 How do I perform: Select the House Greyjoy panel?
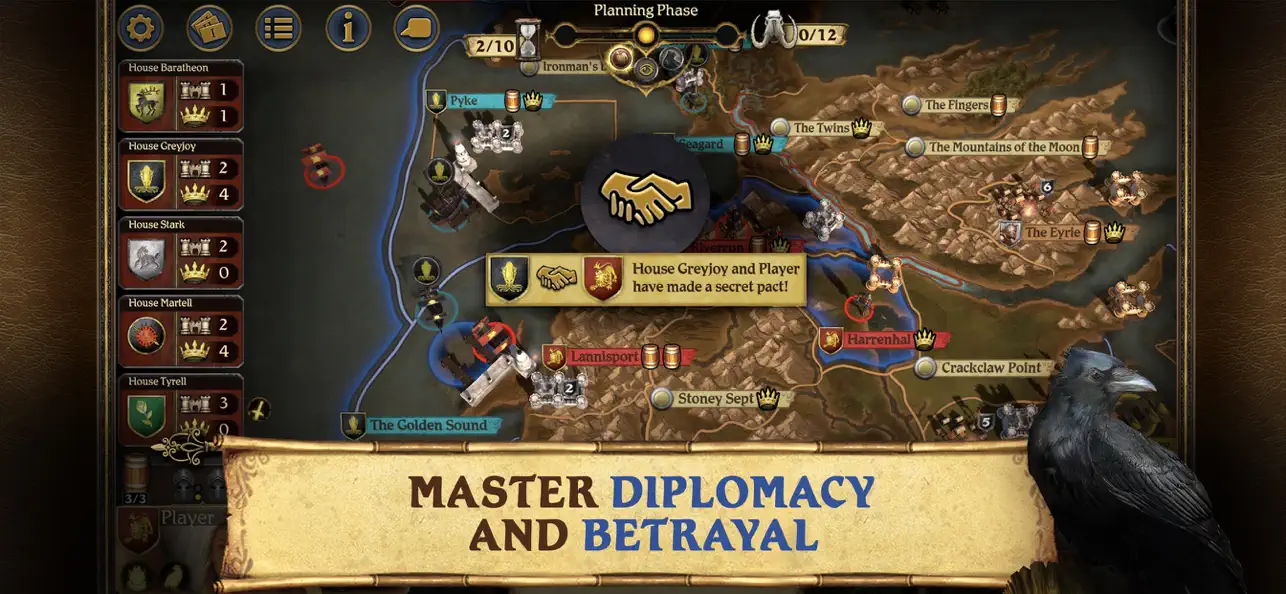tap(180, 175)
